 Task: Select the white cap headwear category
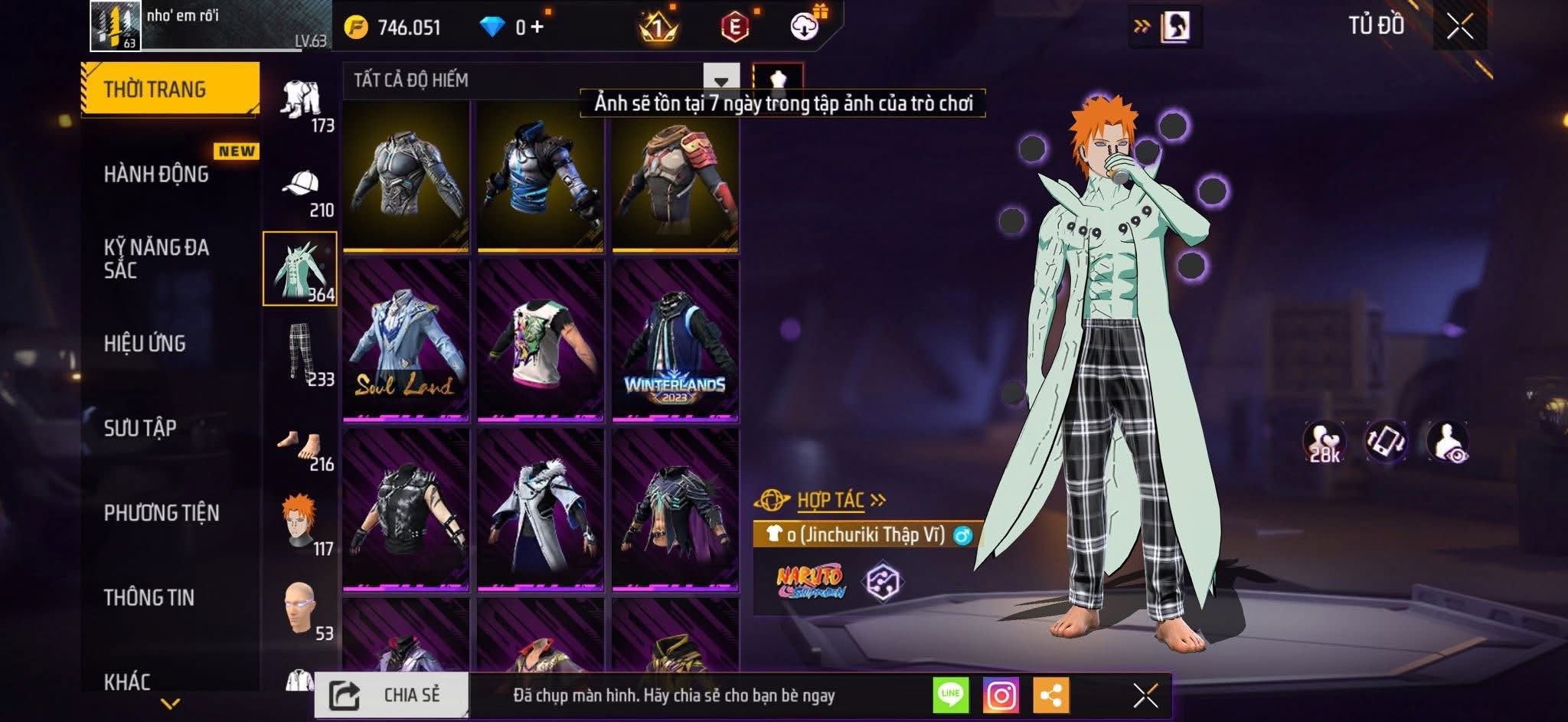[302, 186]
